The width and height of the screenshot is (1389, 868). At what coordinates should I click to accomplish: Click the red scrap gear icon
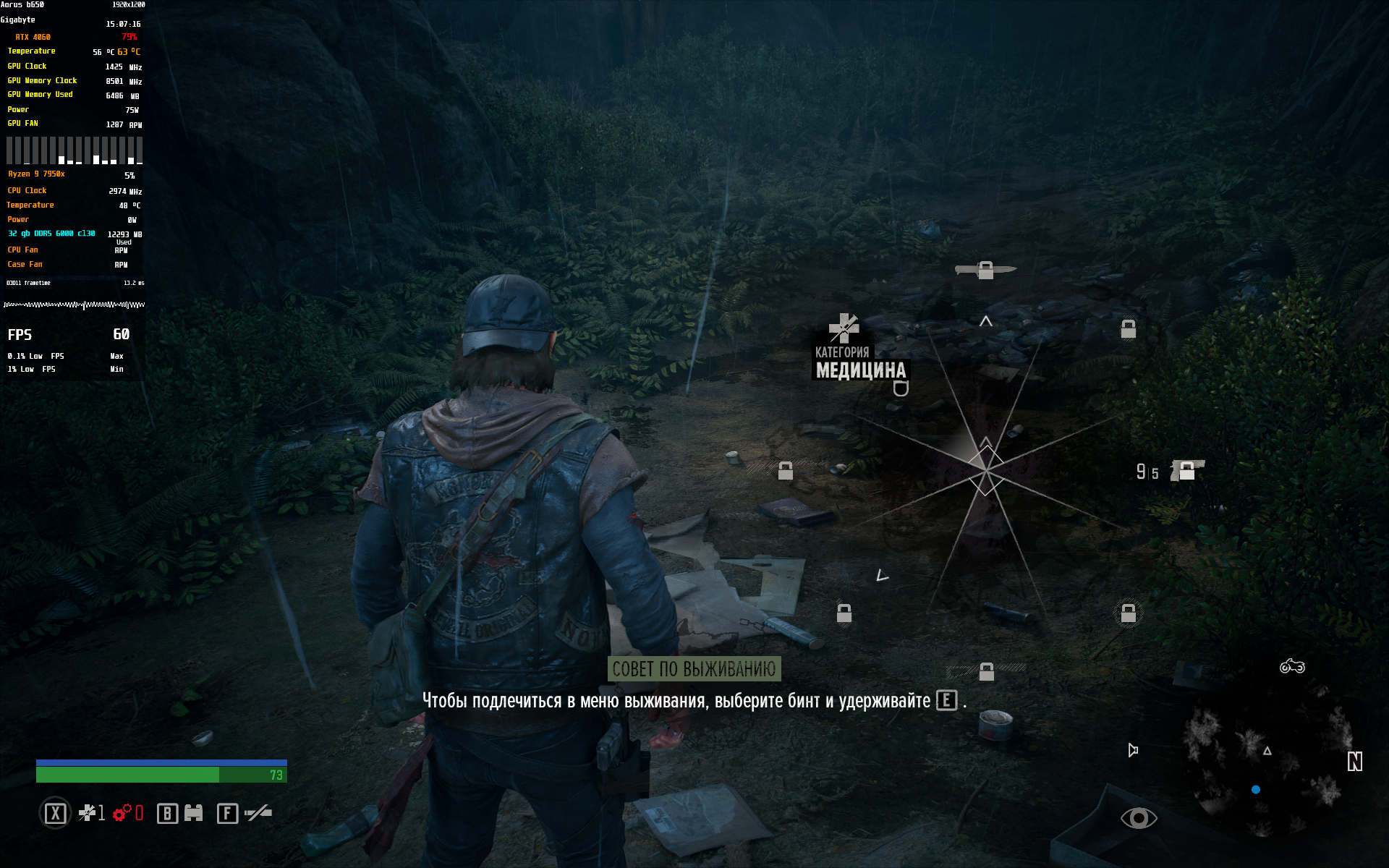[x=122, y=813]
